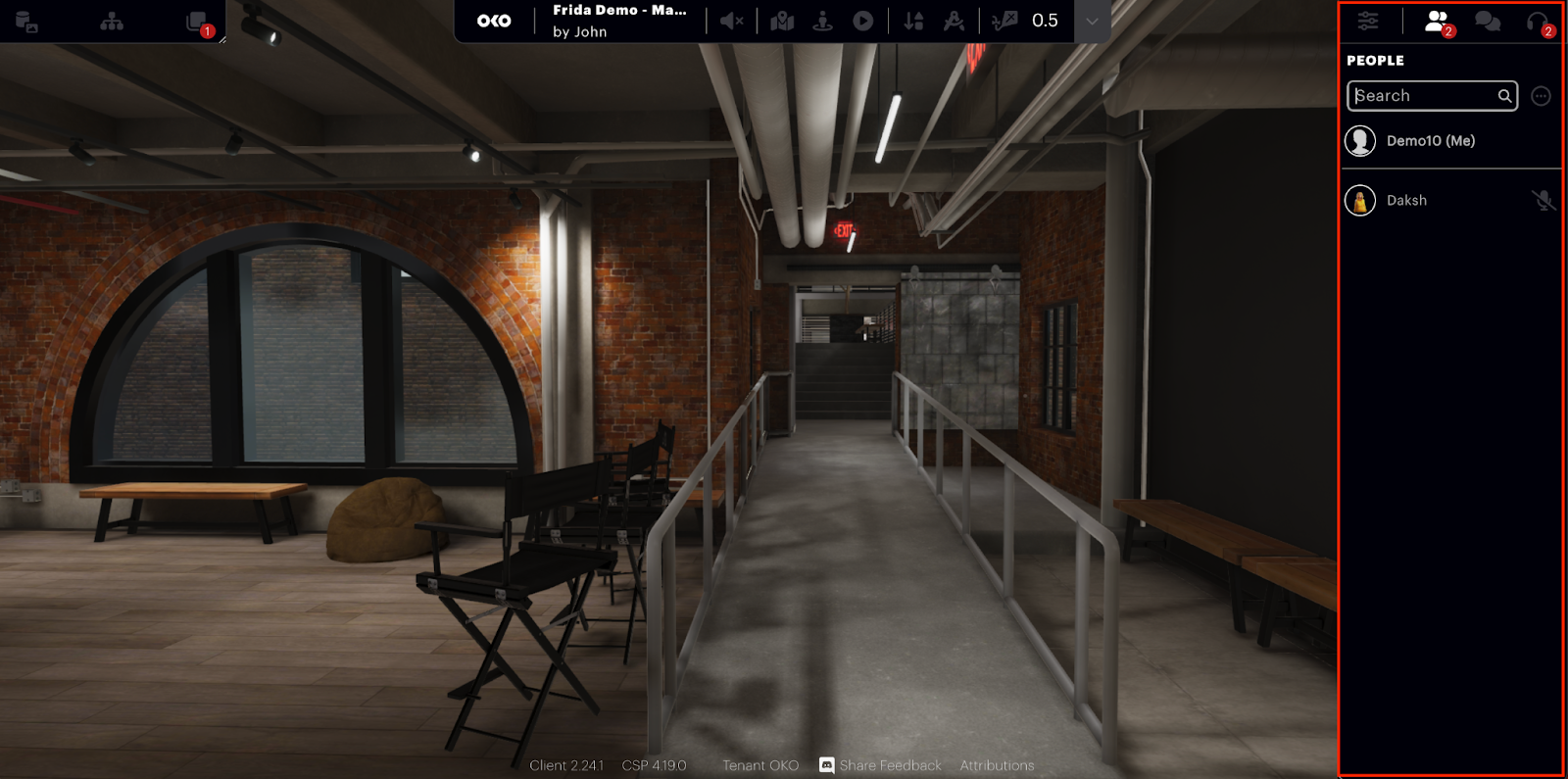Viewport: 1568px width, 779px height.
Task: Switch to the chat bubbles tab
Action: [1488, 21]
